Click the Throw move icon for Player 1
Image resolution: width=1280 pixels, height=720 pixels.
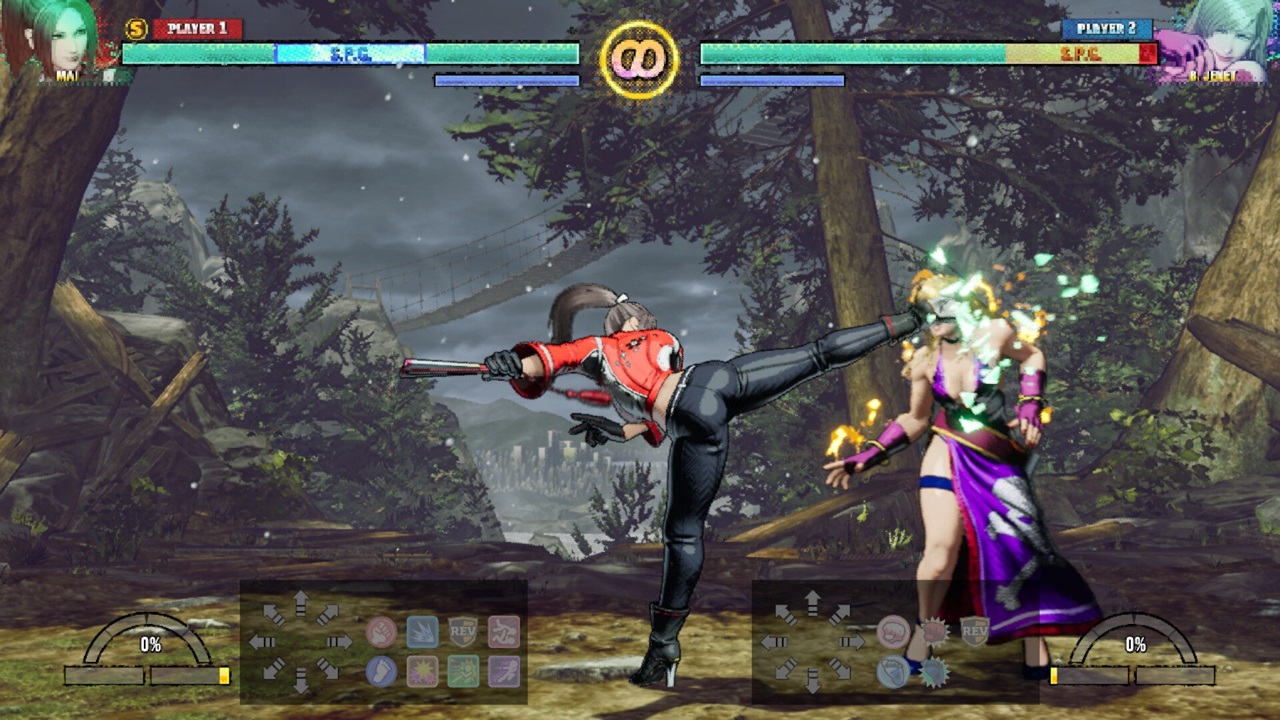504,632
